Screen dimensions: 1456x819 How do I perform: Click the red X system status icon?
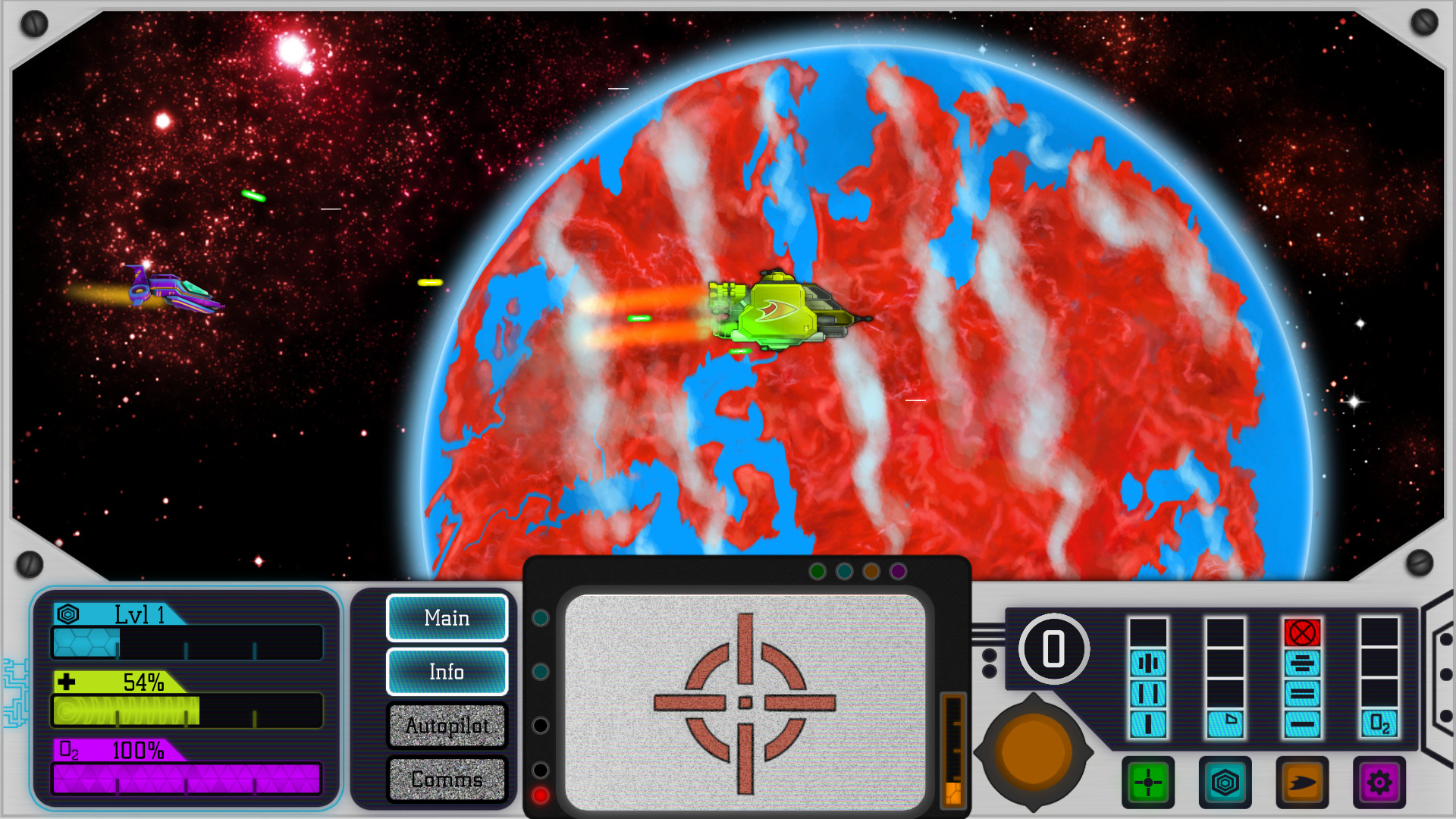point(1303,631)
